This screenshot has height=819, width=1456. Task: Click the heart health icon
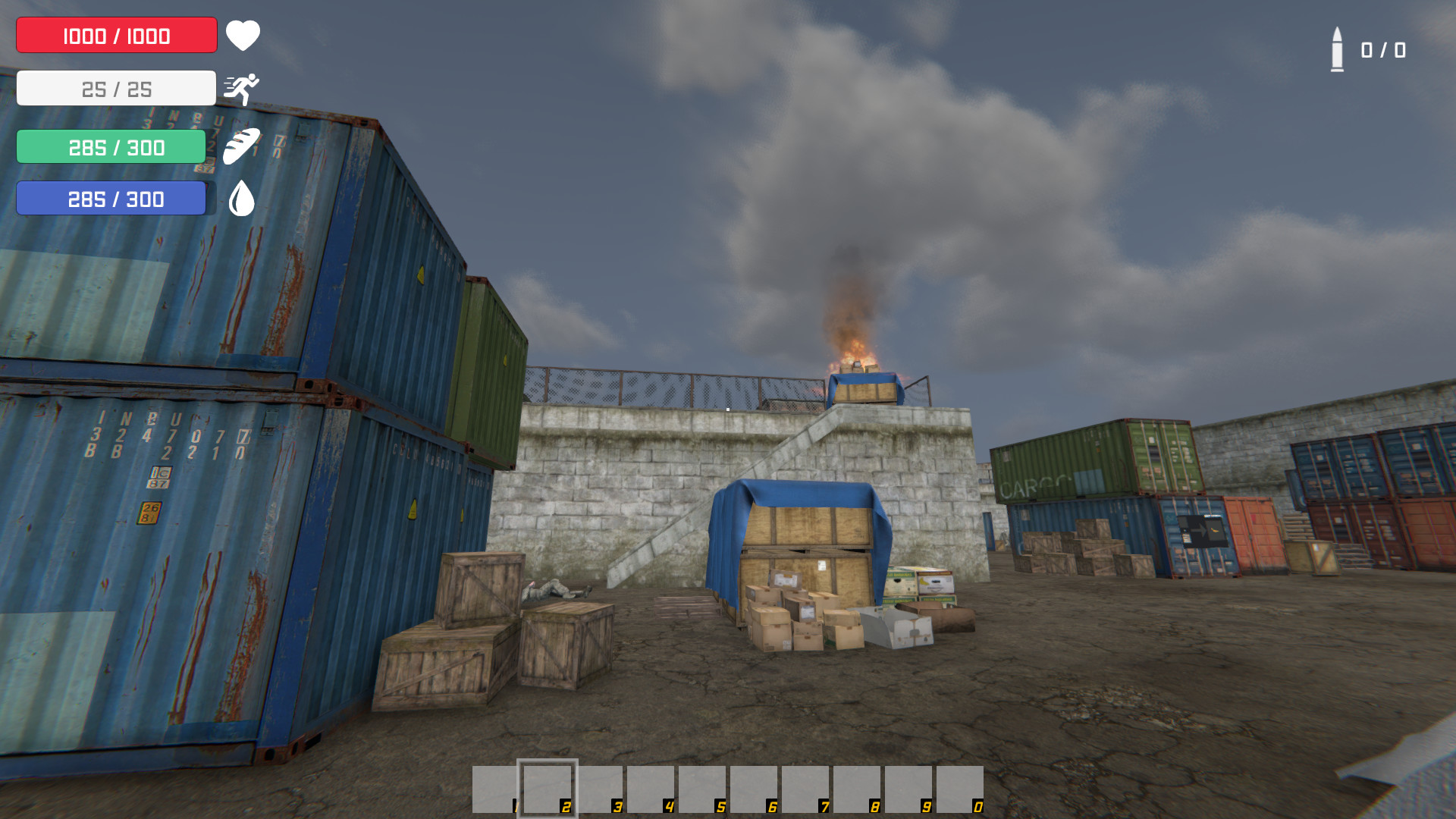point(243,34)
